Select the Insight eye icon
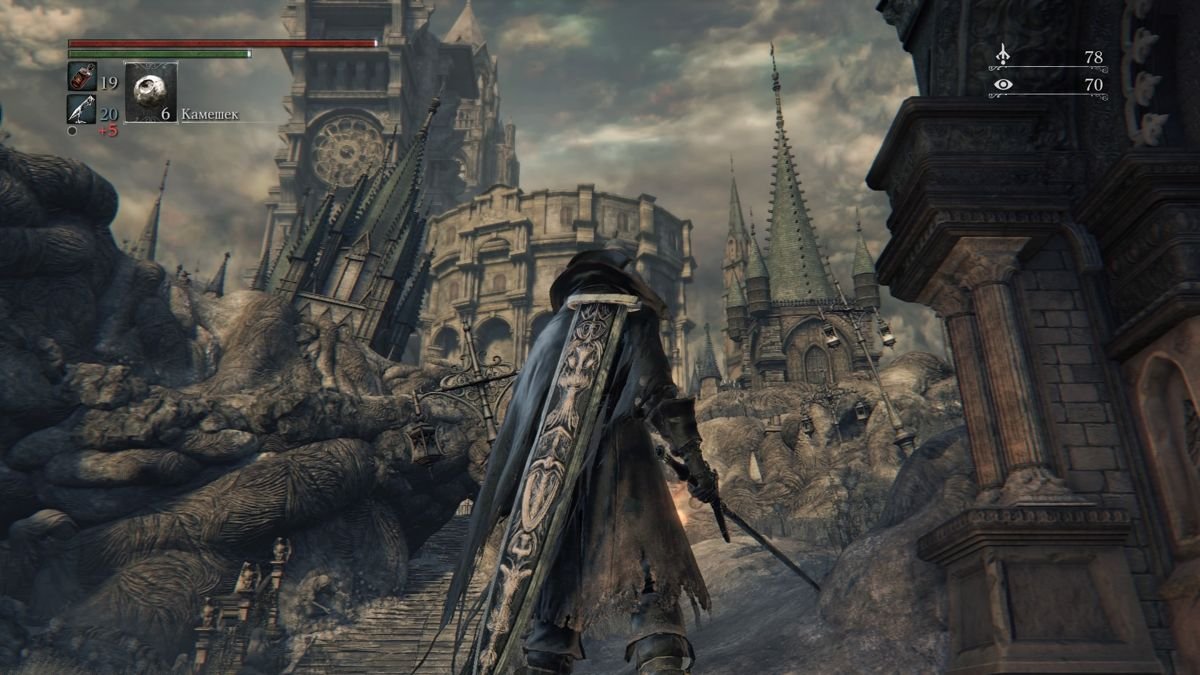 pyautogui.click(x=1003, y=85)
